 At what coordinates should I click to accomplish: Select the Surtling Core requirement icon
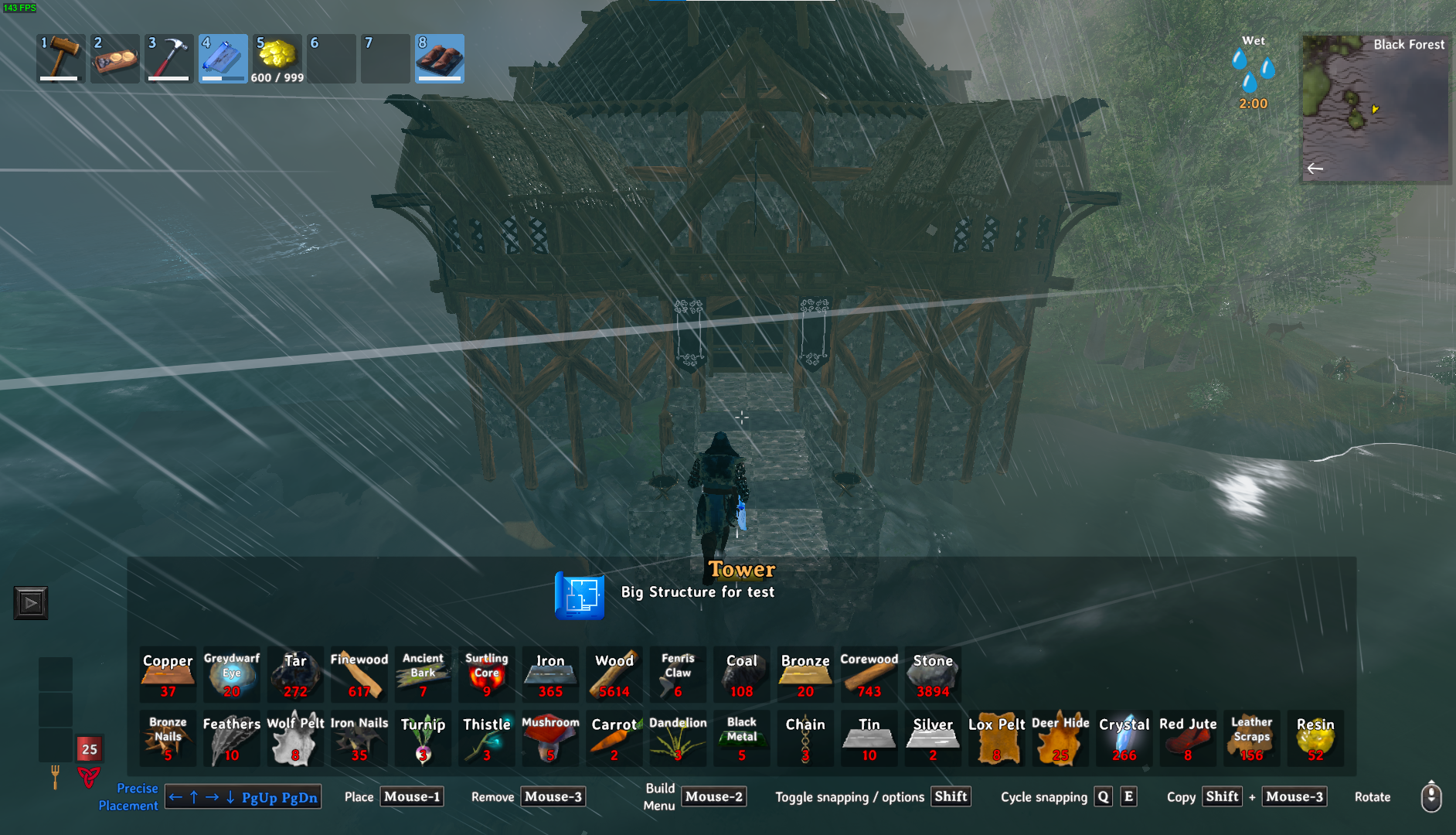[487, 674]
